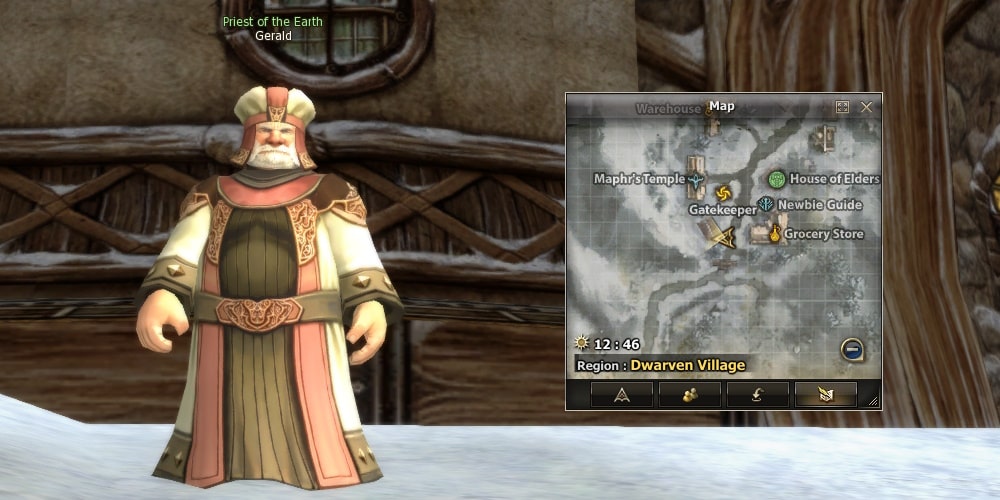
Task: Close the Map window
Action: pos(866,107)
